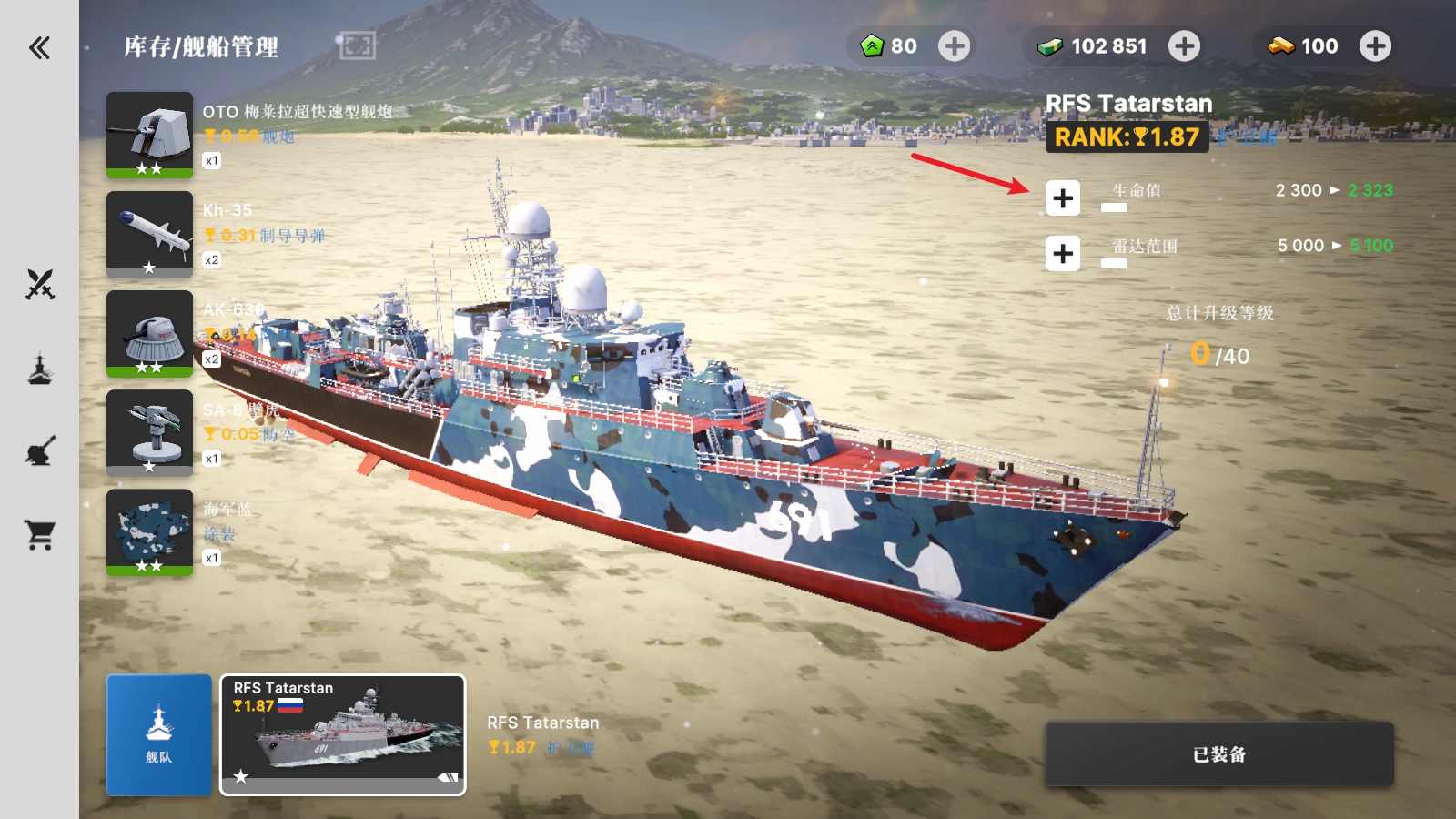Go back with the double-arrow button
The width and height of the screenshot is (1456, 819).
39,47
